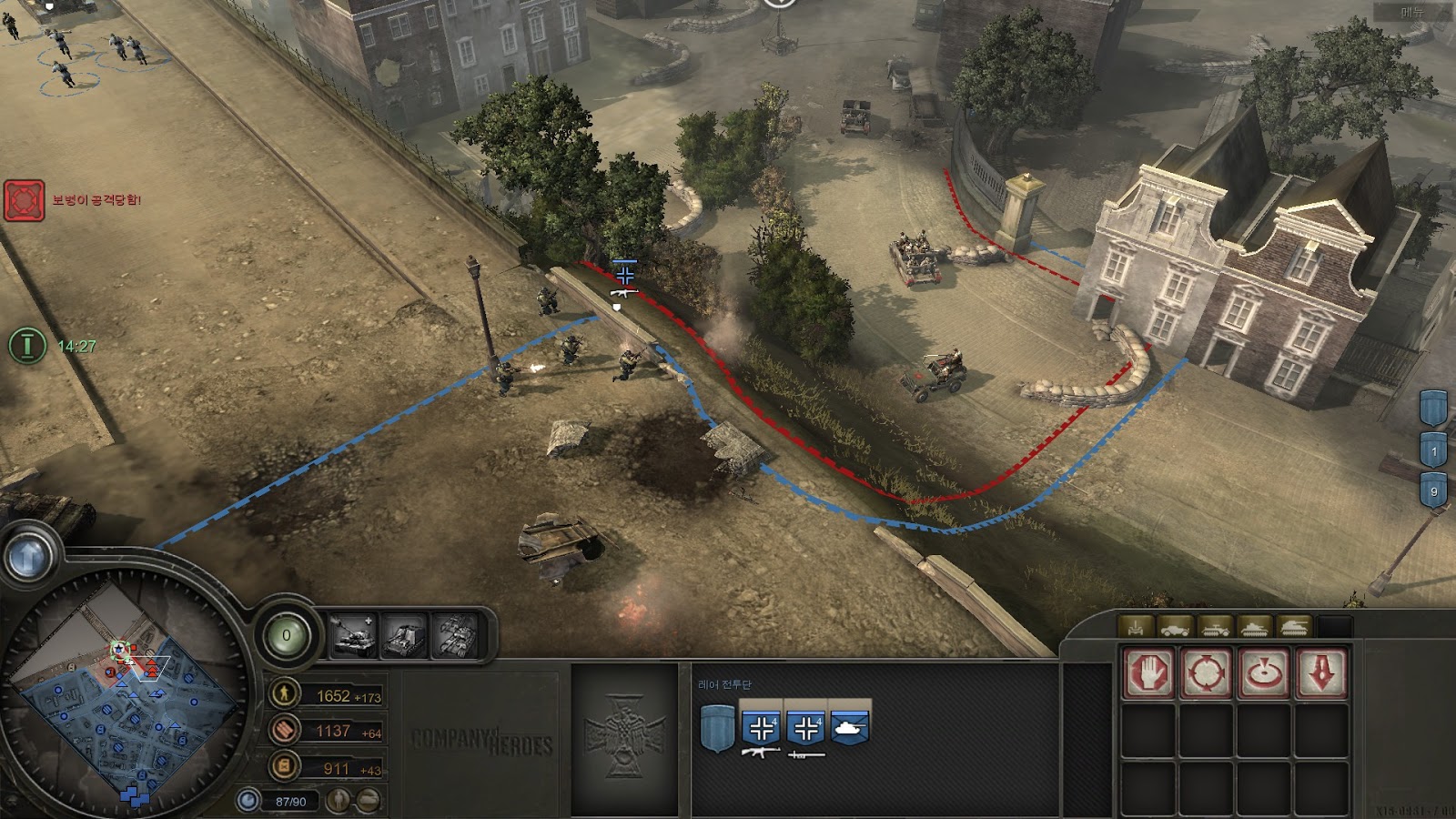Select the control group 9 badge

tap(1434, 490)
